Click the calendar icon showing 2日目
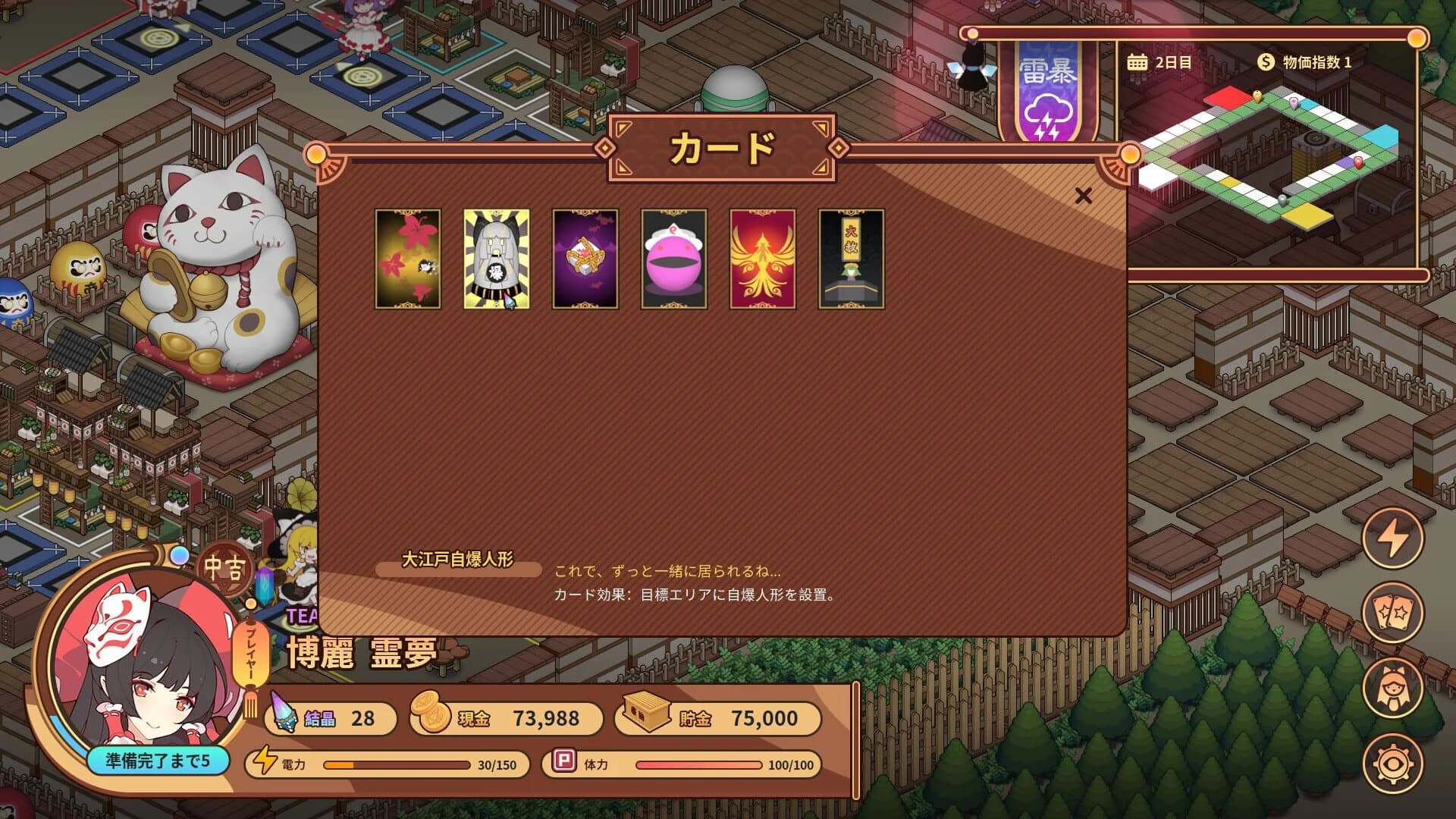 [1137, 63]
